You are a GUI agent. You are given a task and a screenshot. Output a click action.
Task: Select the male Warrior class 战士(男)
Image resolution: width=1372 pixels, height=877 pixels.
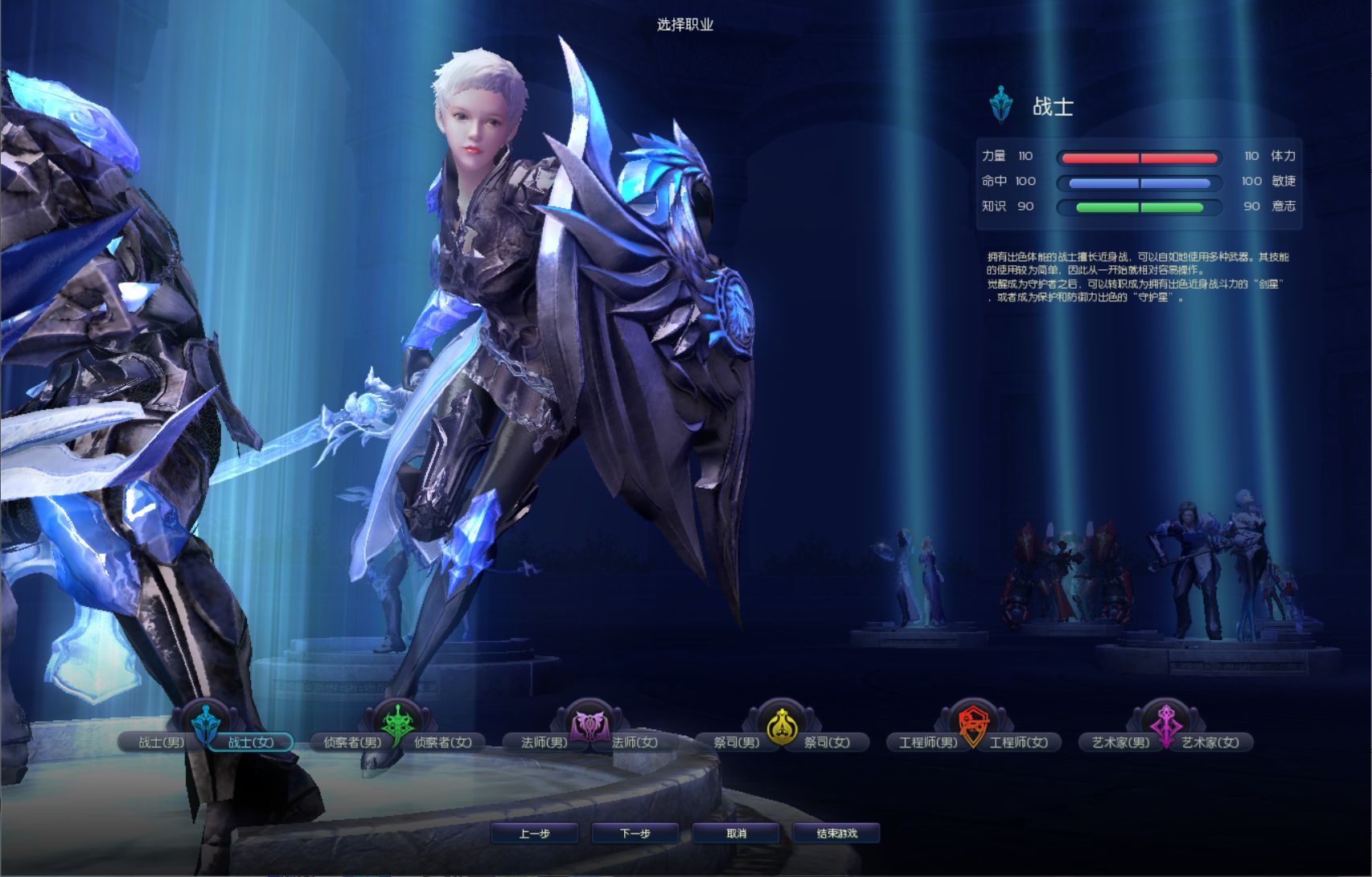[161, 742]
